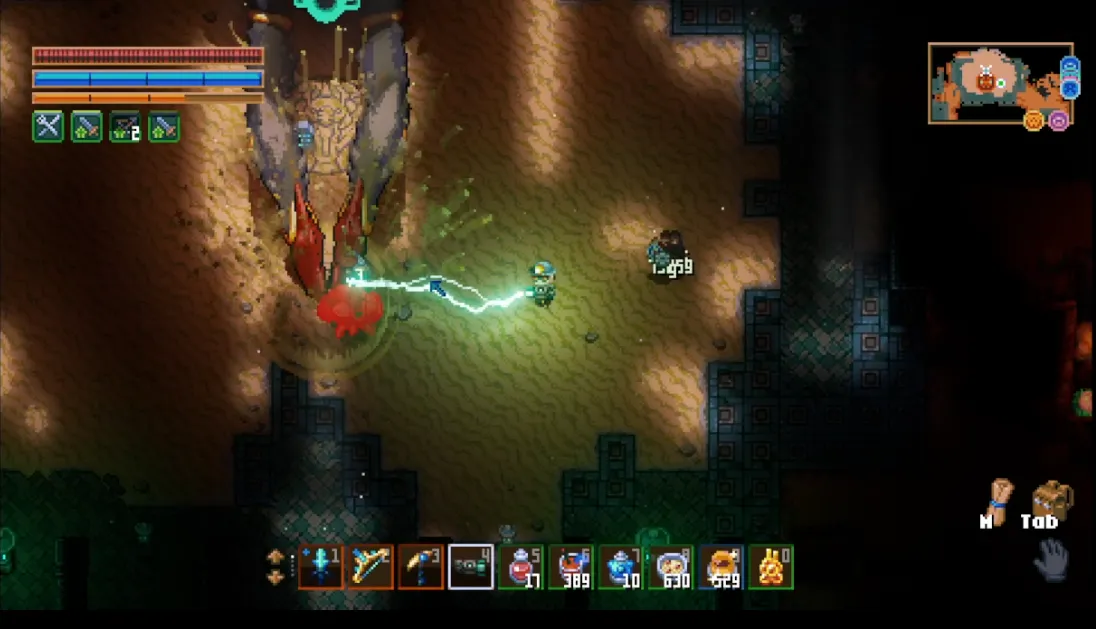Choose the pickaxe in hotbar slot 3
The height and width of the screenshot is (629, 1096).
420,567
